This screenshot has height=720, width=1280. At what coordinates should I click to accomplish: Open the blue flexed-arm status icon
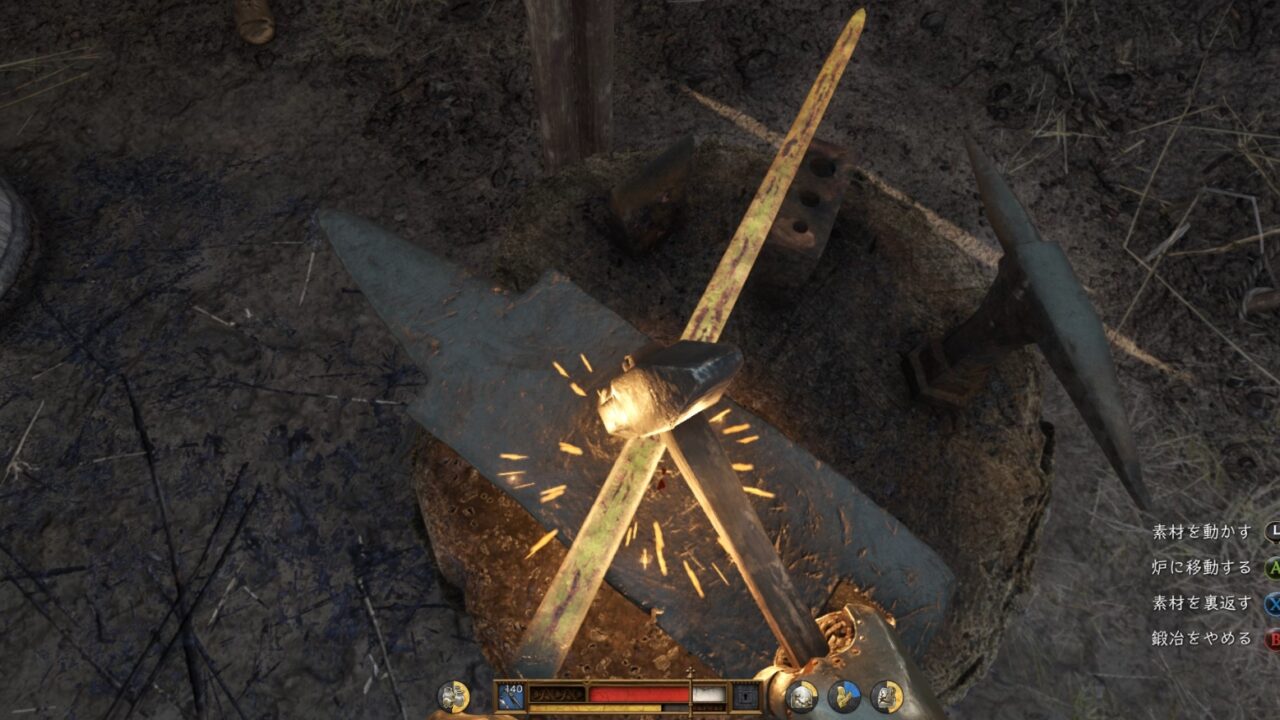coord(843,696)
